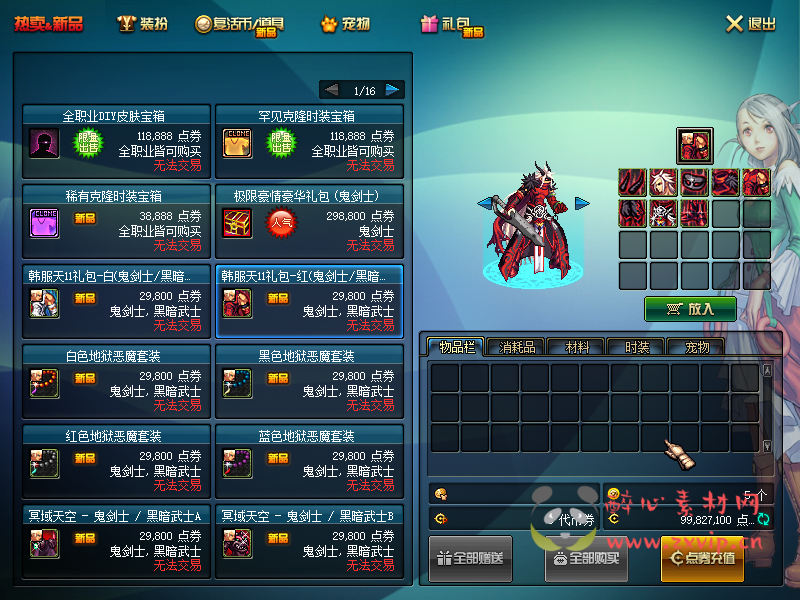Open the 宠物 category tab
This screenshot has height=600, width=800.
(346, 23)
